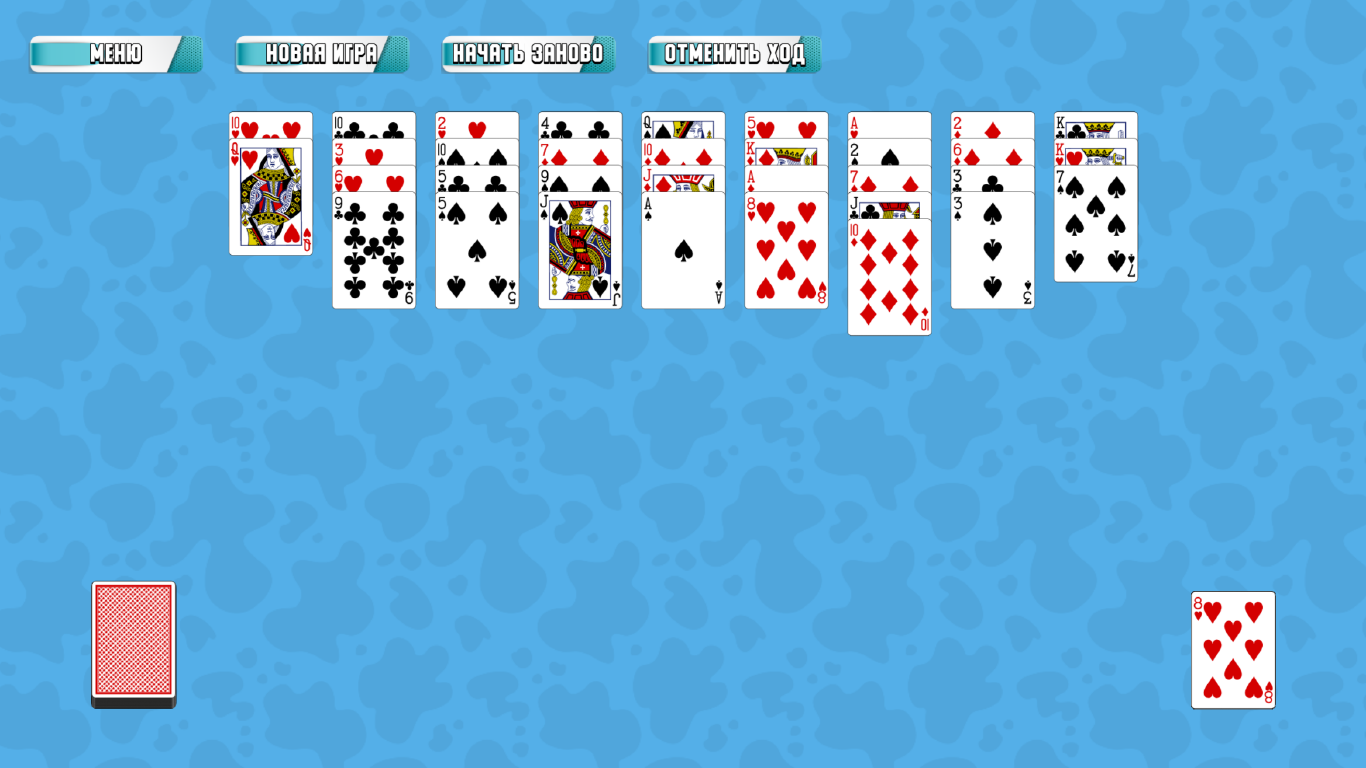Click the 9 of clubs
This screenshot has width=1366, height=768.
click(x=373, y=250)
